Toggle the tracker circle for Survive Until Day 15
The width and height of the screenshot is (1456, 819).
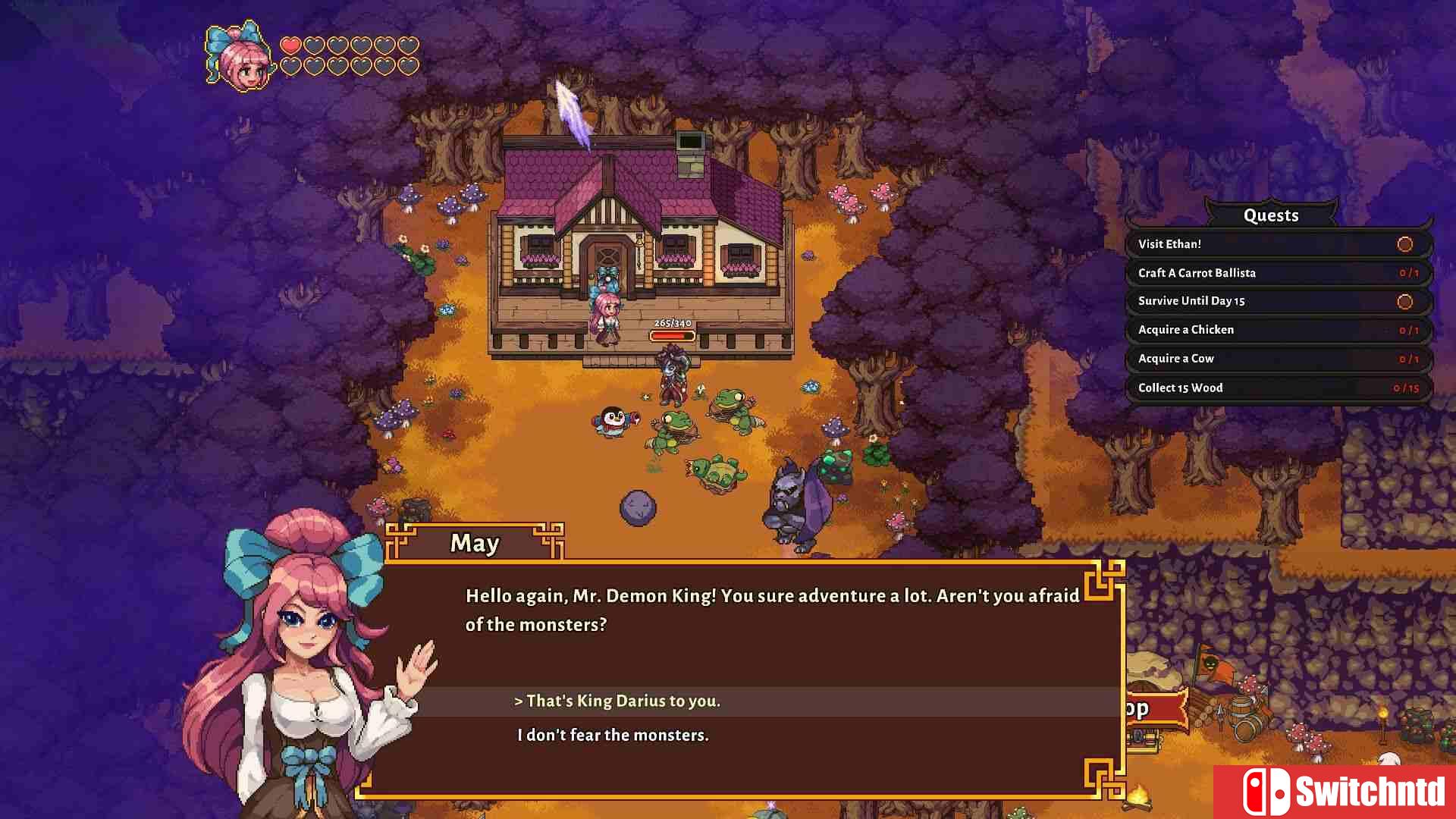click(1404, 301)
